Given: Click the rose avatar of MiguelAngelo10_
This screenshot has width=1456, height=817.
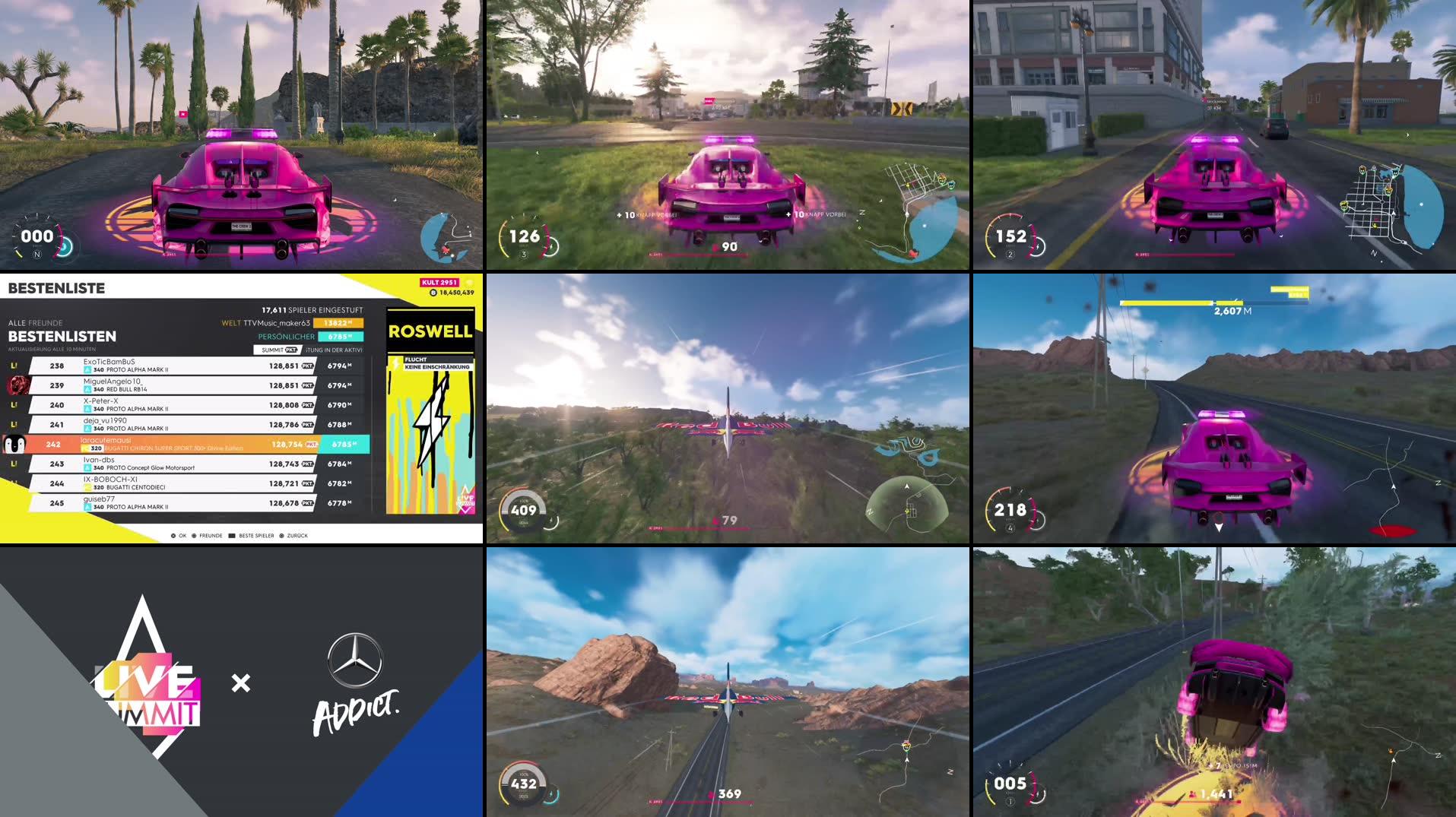Looking at the screenshot, I should pos(17,385).
